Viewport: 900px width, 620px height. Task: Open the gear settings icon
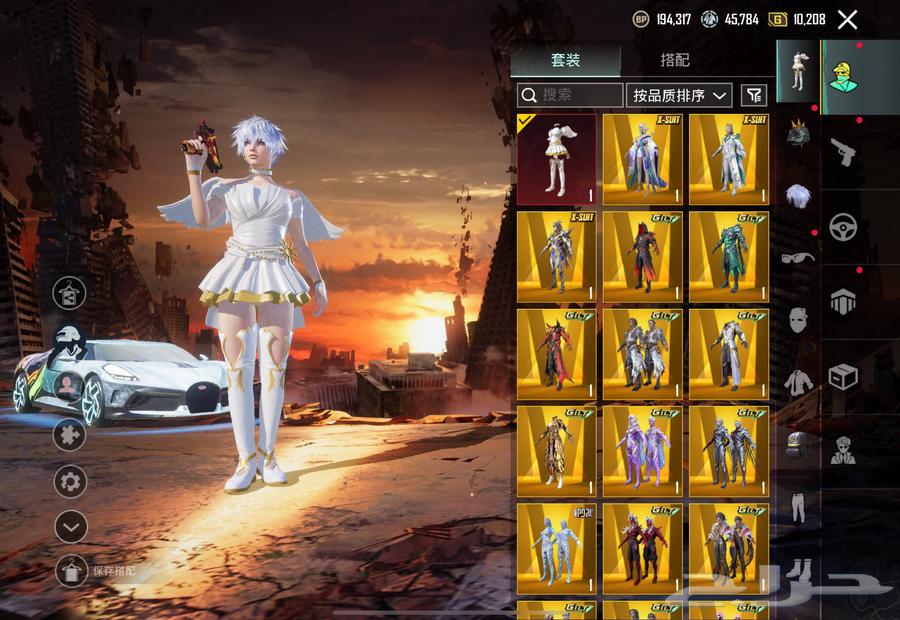coord(70,481)
